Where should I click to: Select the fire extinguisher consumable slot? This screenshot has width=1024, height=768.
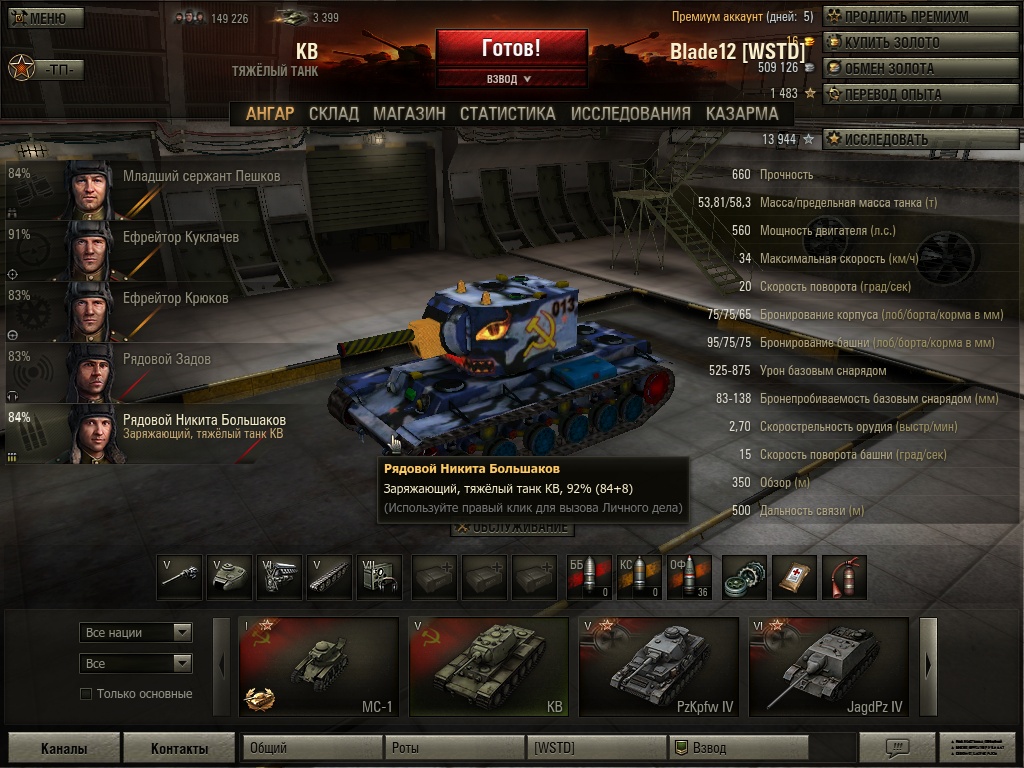point(844,578)
